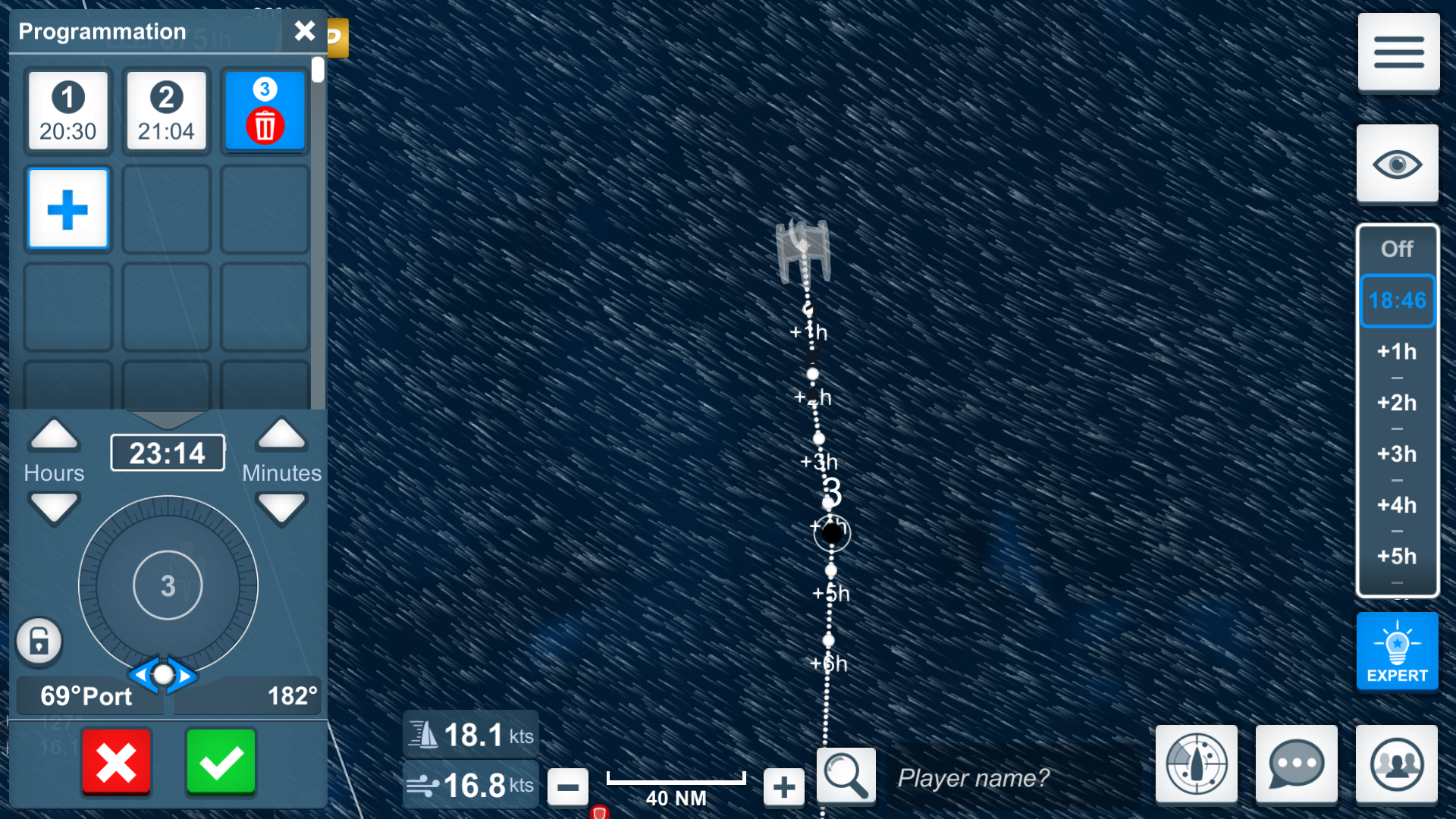The image size is (1456, 819).
Task: Open the hamburger menu
Action: point(1398,52)
